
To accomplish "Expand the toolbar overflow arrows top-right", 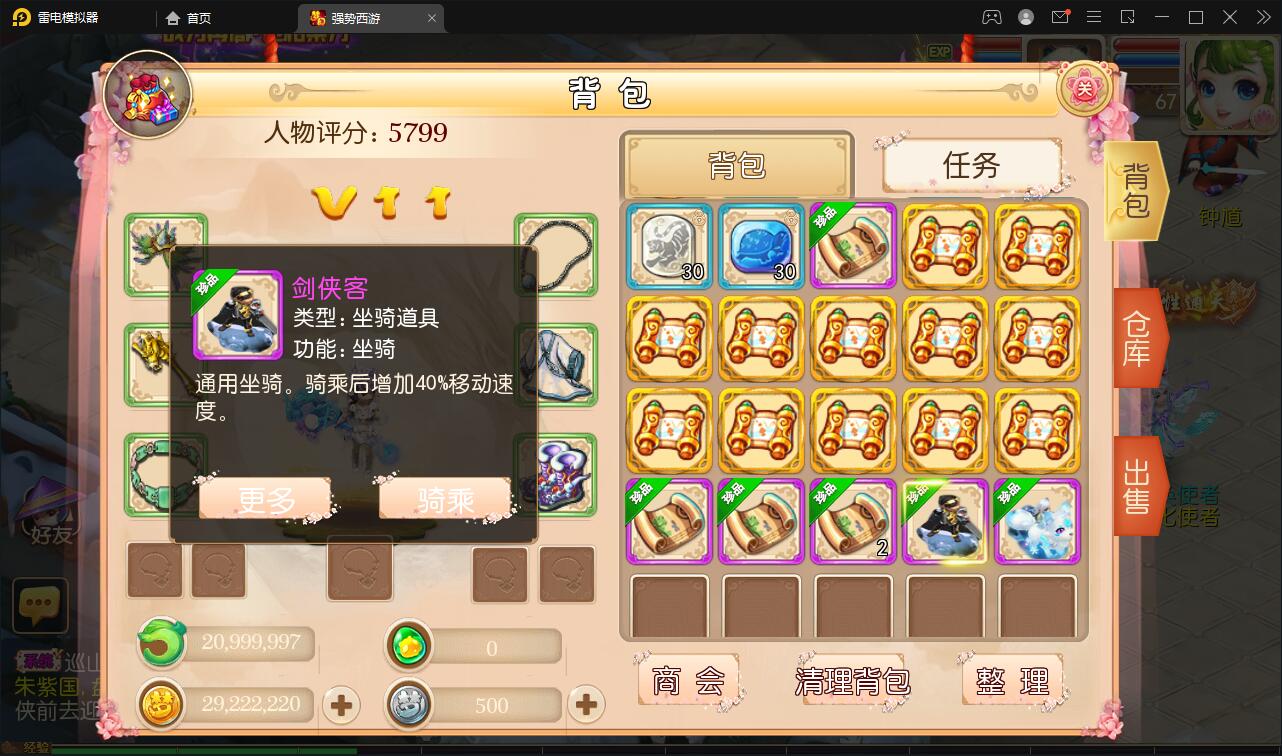I will pyautogui.click(x=1262, y=17).
